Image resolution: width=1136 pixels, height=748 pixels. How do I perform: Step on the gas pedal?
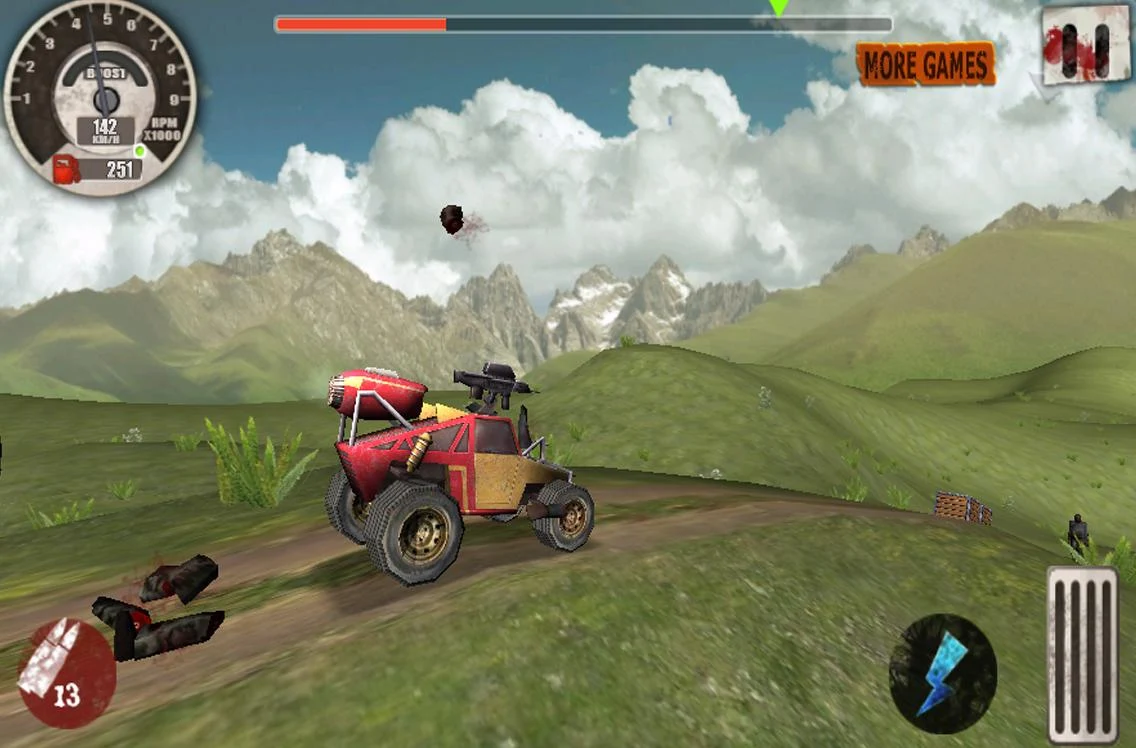[x=1082, y=654]
